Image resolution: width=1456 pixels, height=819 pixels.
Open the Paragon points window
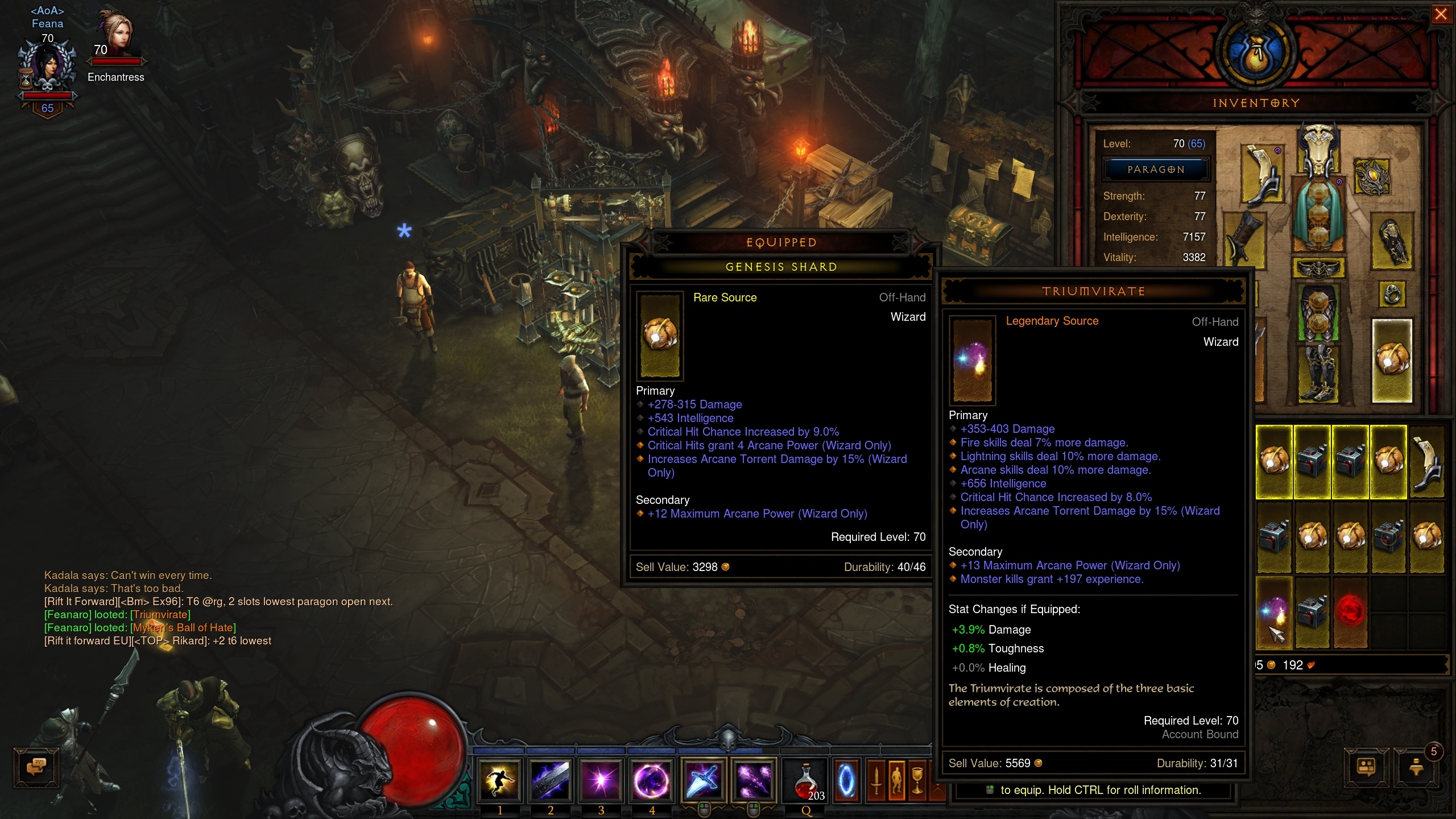[x=1156, y=169]
